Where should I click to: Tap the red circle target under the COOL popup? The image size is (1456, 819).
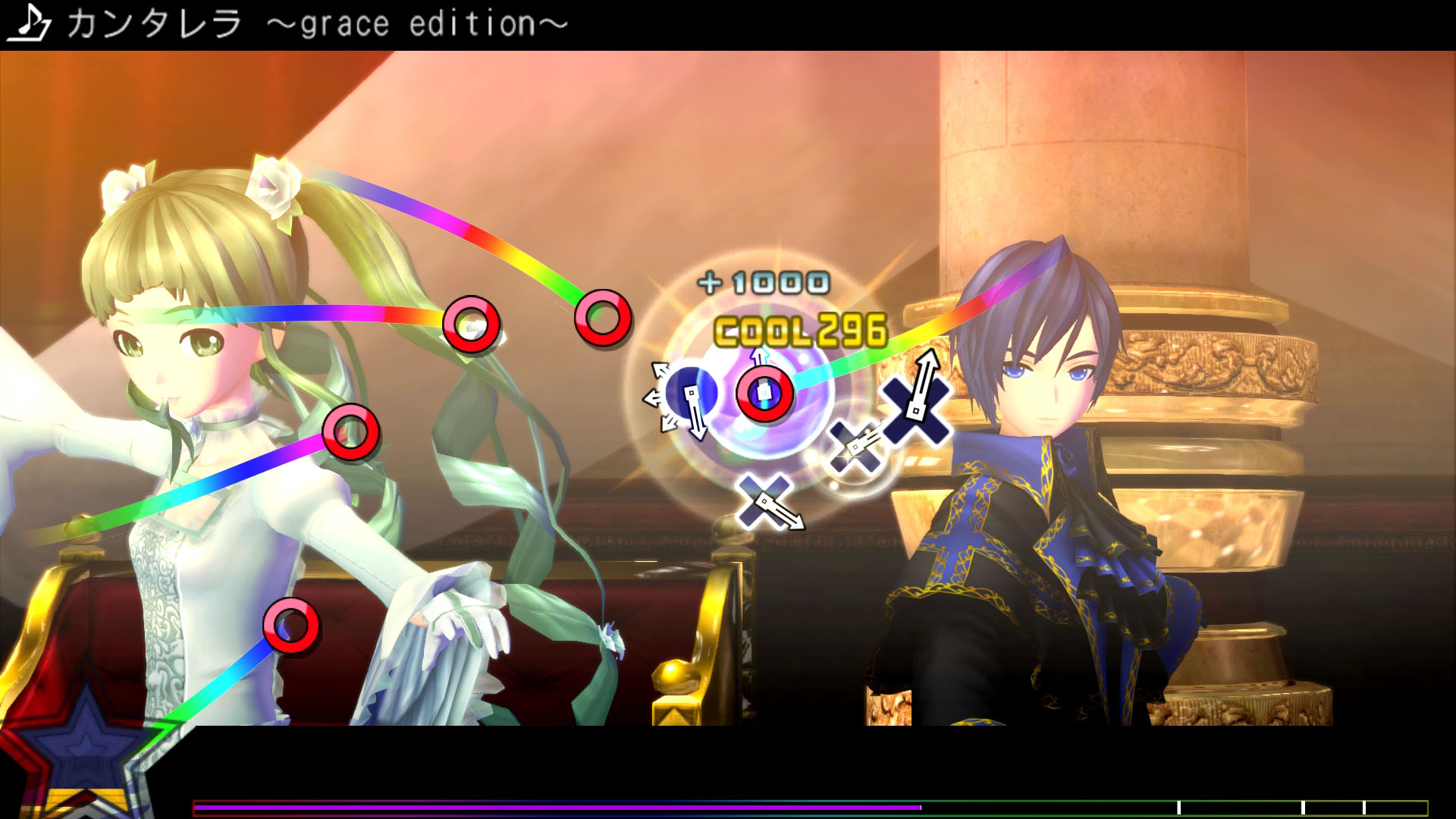tap(764, 394)
